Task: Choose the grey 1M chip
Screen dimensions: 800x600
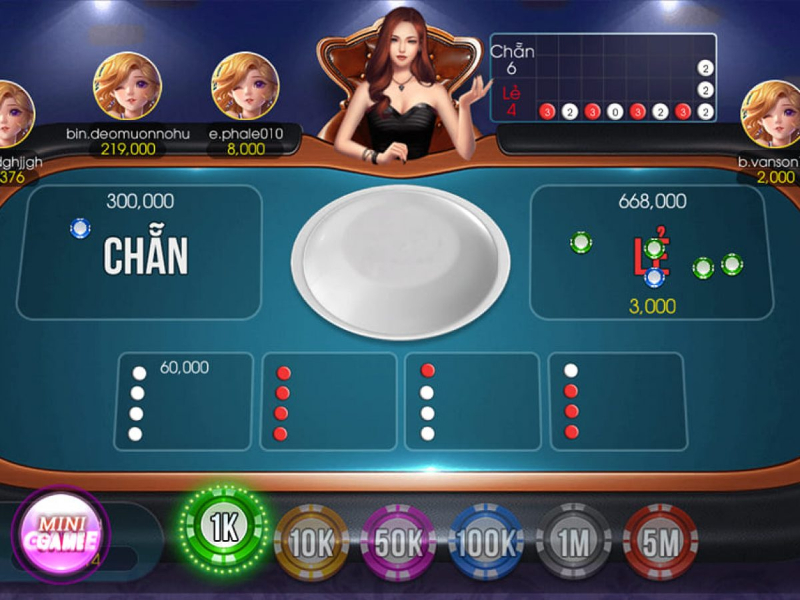Action: point(573,541)
